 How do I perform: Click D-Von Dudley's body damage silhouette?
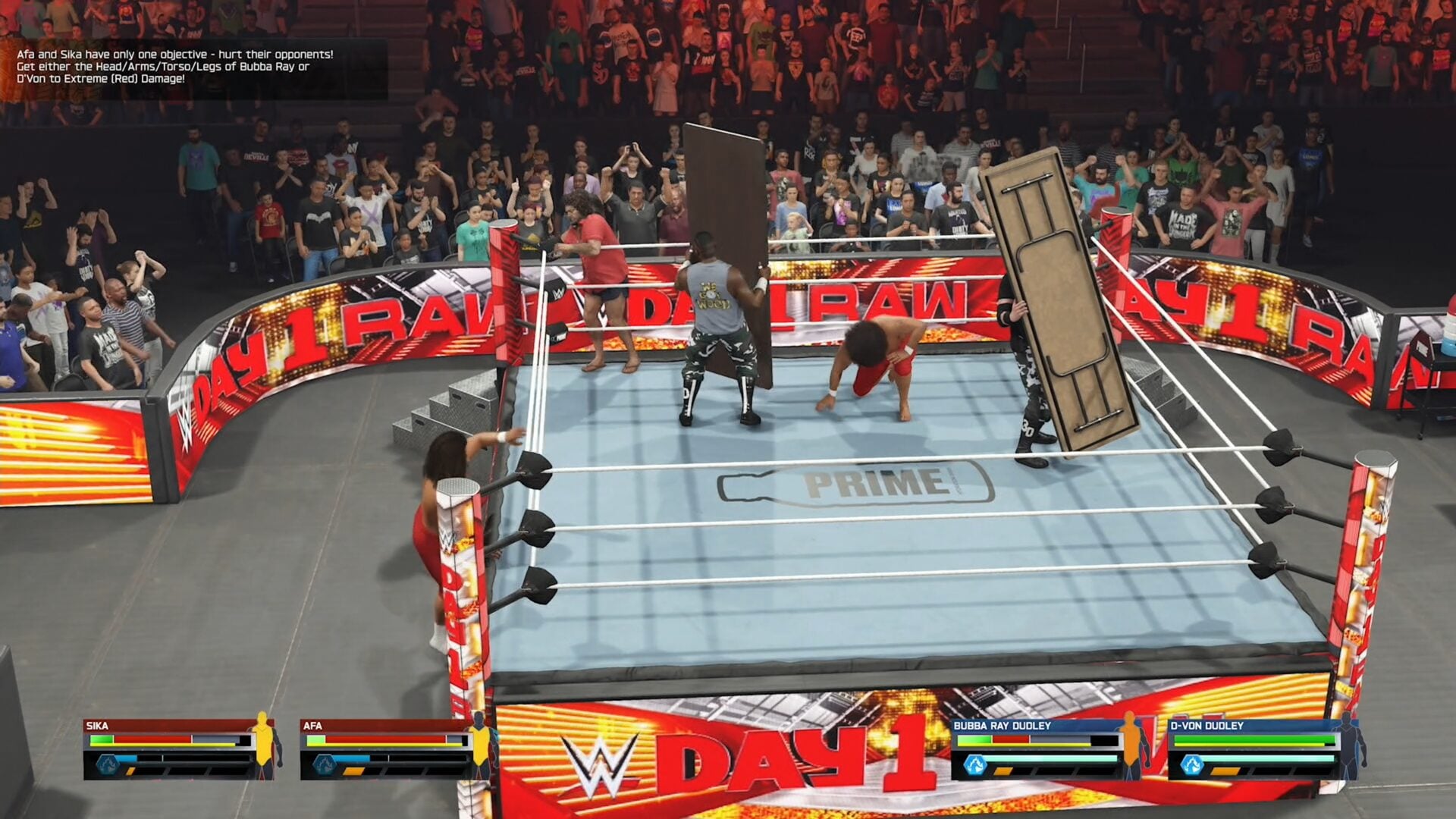click(1348, 745)
